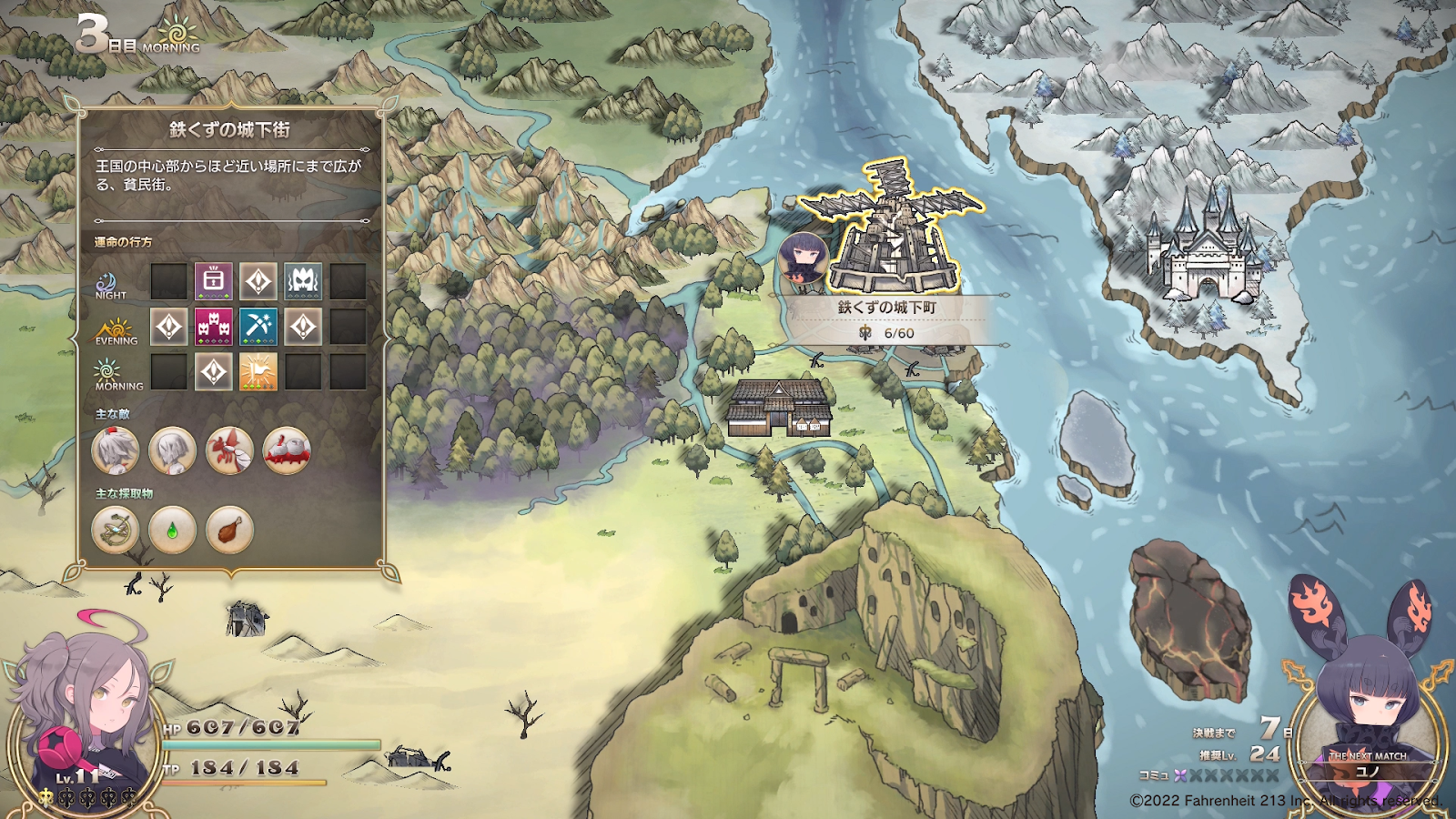Select the white snowy castle on the map
Screen dimensions: 1456x819
pyautogui.click(x=1203, y=246)
